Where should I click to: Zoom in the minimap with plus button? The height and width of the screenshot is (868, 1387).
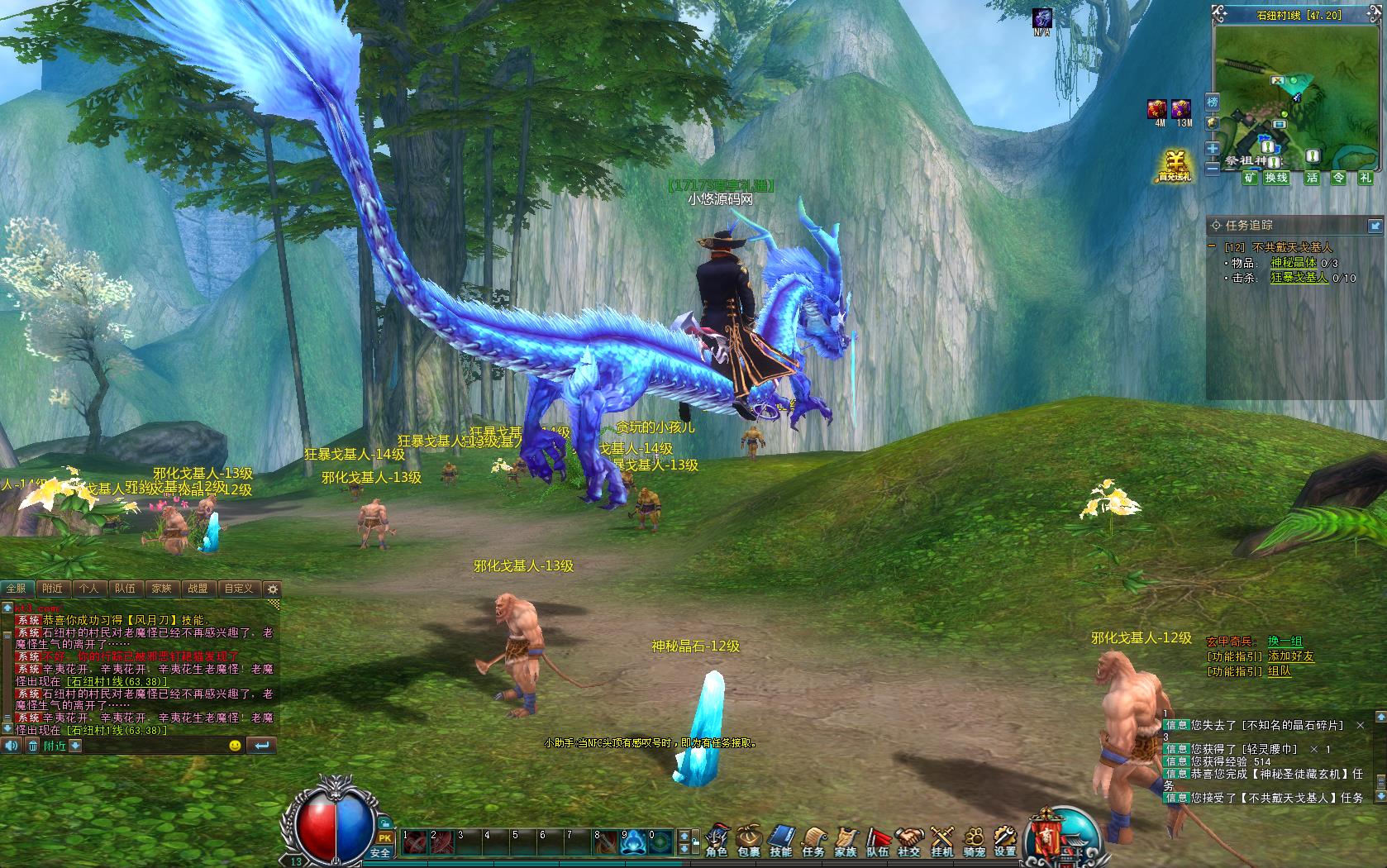click(x=1213, y=149)
